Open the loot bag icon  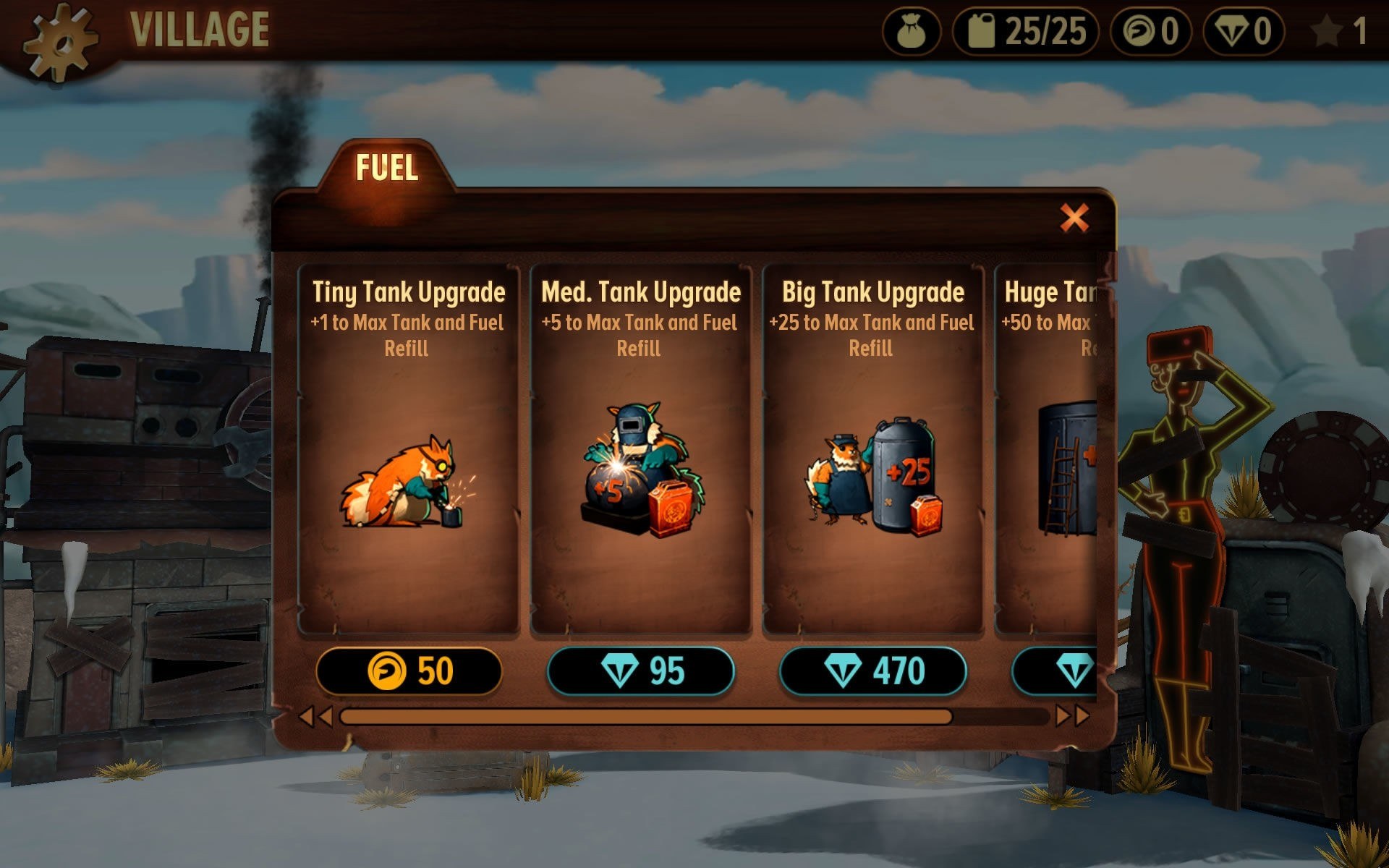click(911, 32)
